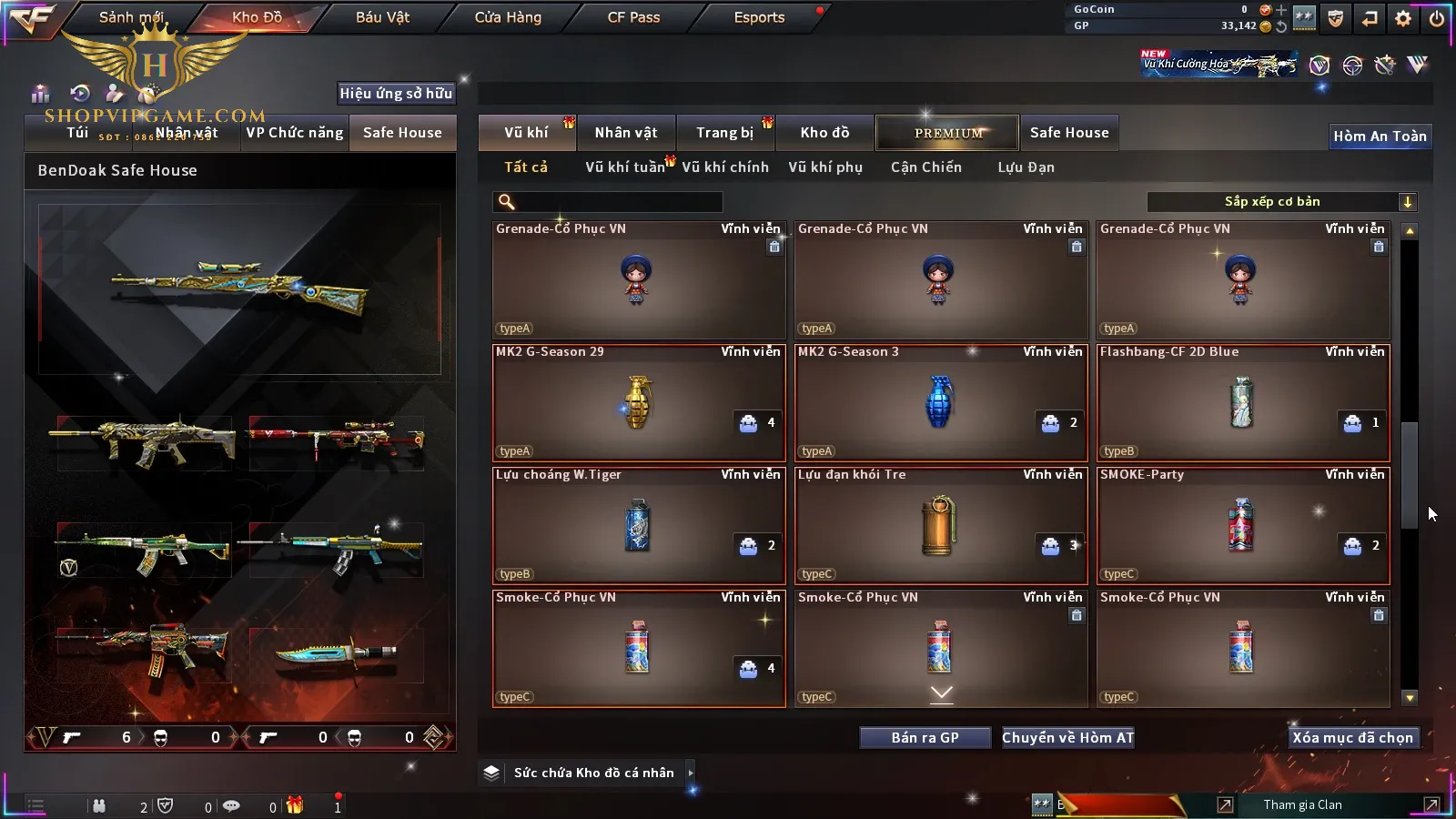
Task: Open the CF Pass menu
Action: 633,17
